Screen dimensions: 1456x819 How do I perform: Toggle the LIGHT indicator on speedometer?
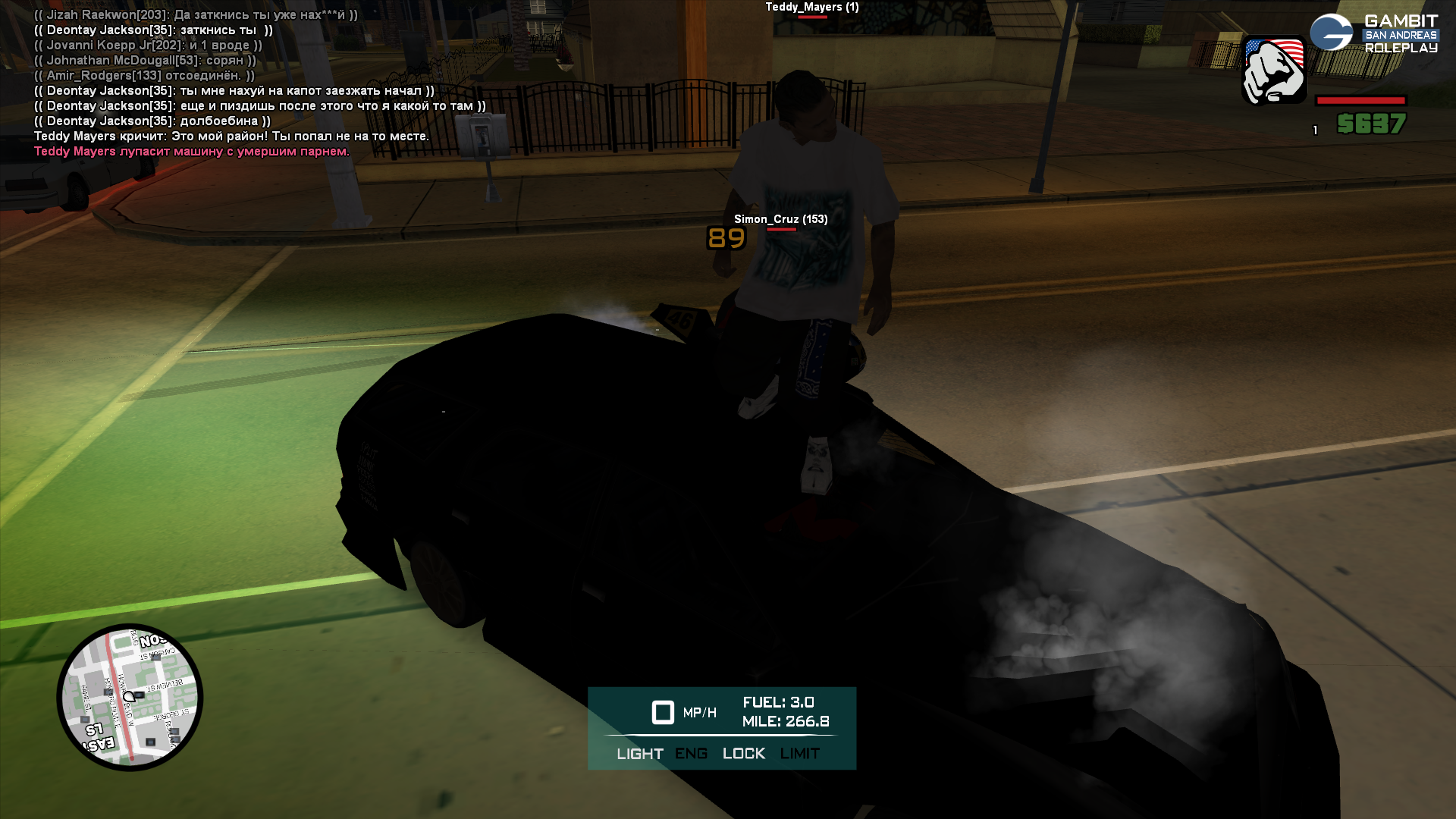639,754
